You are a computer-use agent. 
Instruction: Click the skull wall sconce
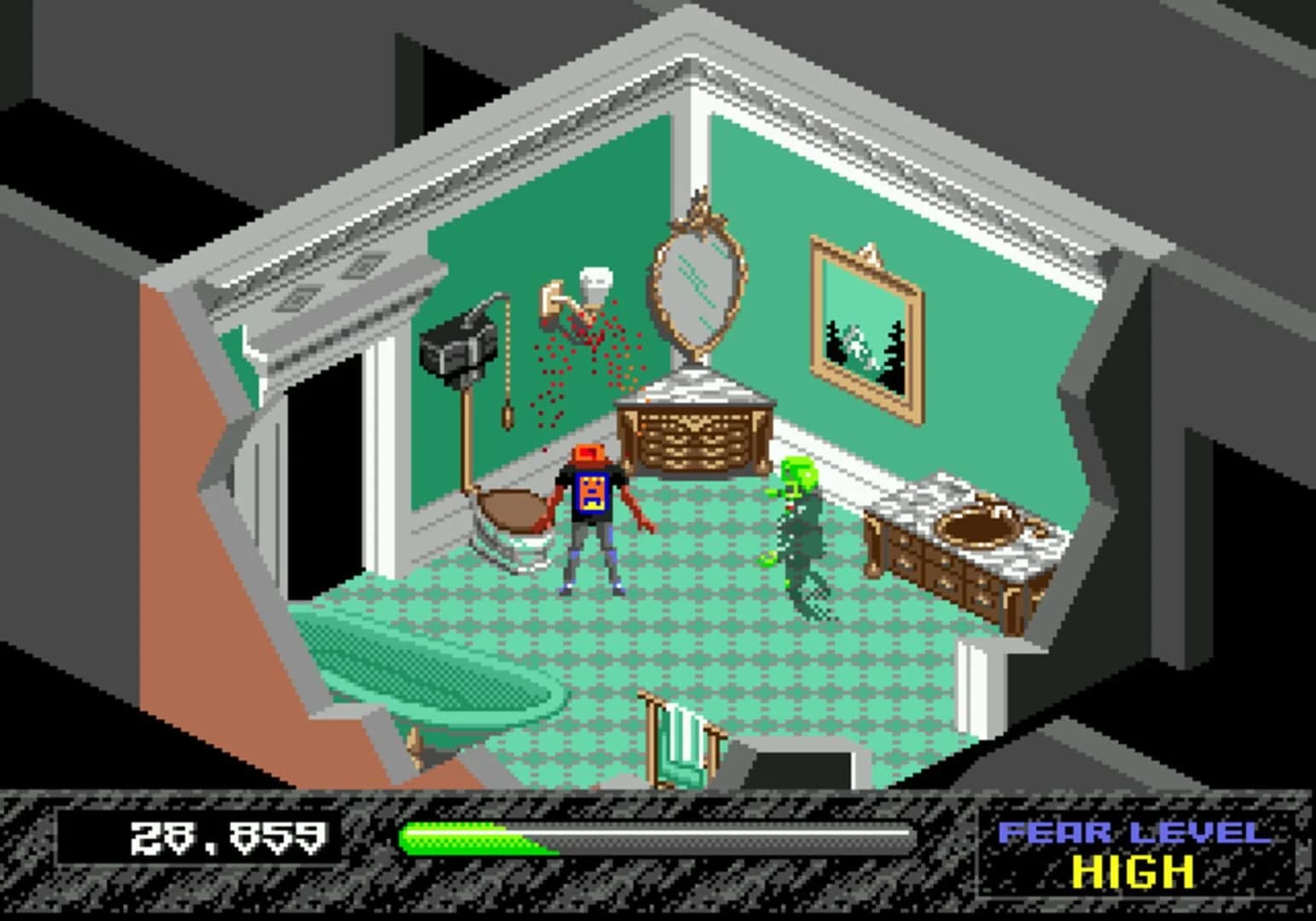coord(595,282)
